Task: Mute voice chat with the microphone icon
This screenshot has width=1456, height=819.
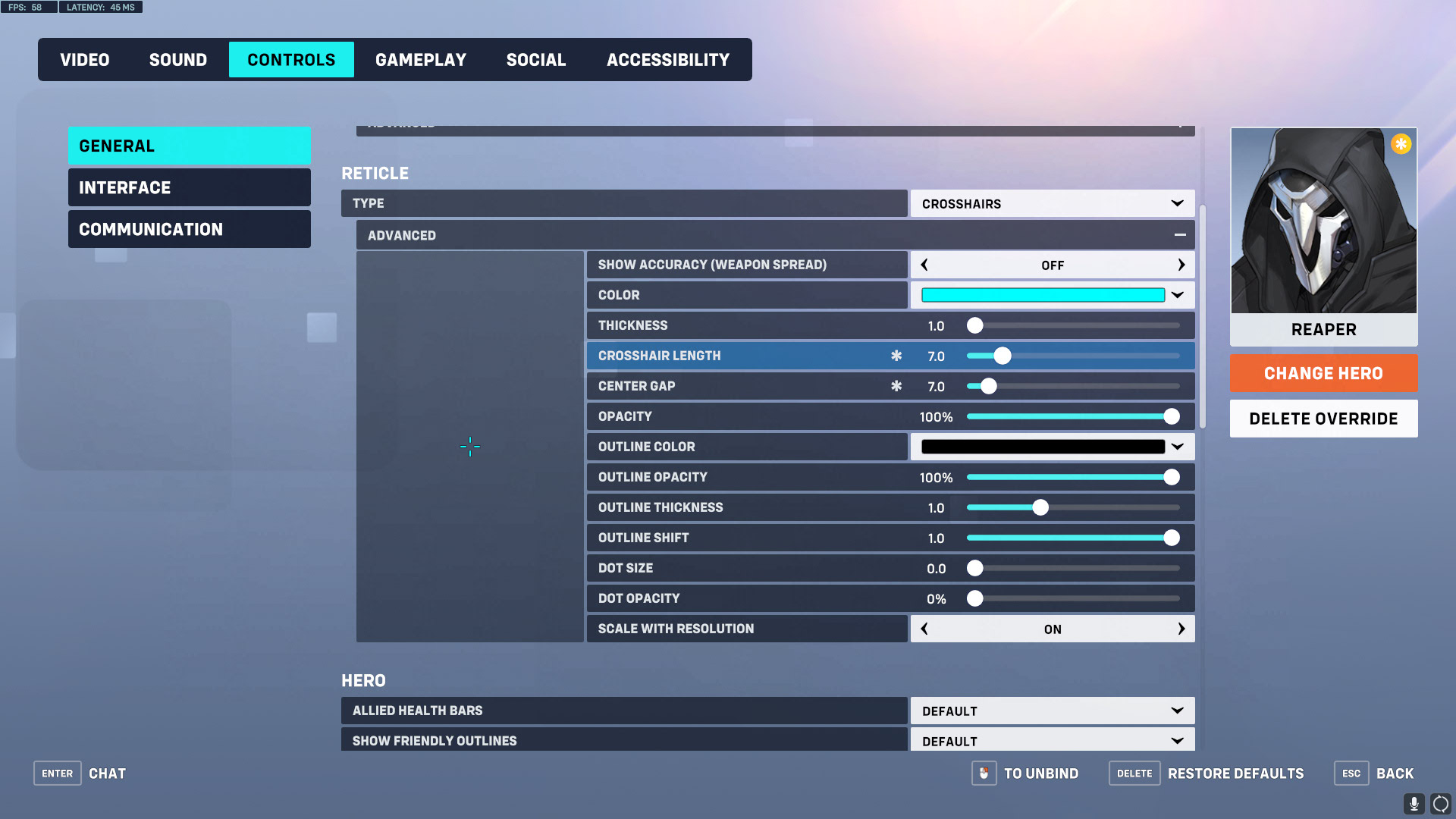Action: coord(1414,802)
